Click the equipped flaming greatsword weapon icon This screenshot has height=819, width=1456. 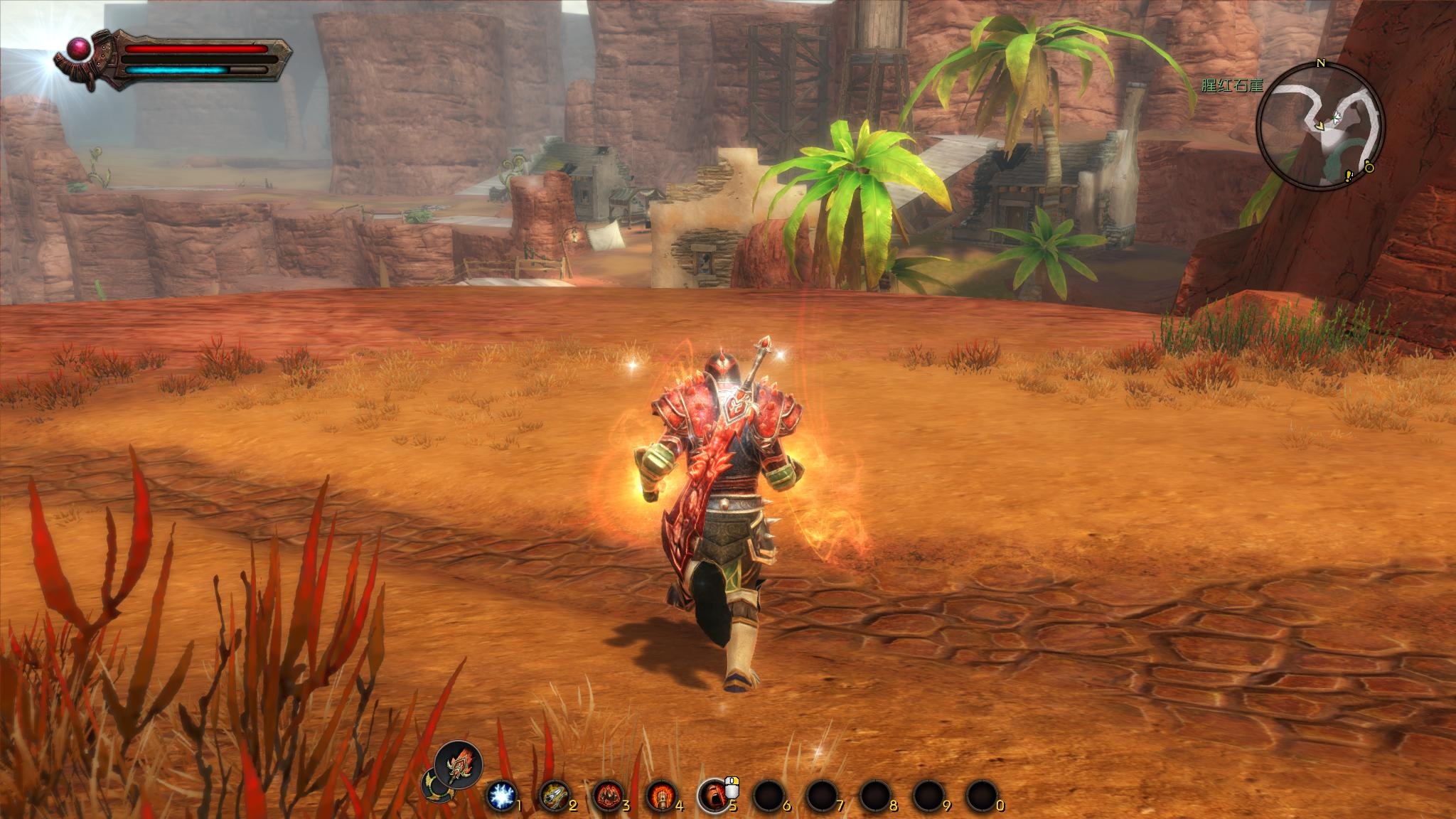[459, 766]
